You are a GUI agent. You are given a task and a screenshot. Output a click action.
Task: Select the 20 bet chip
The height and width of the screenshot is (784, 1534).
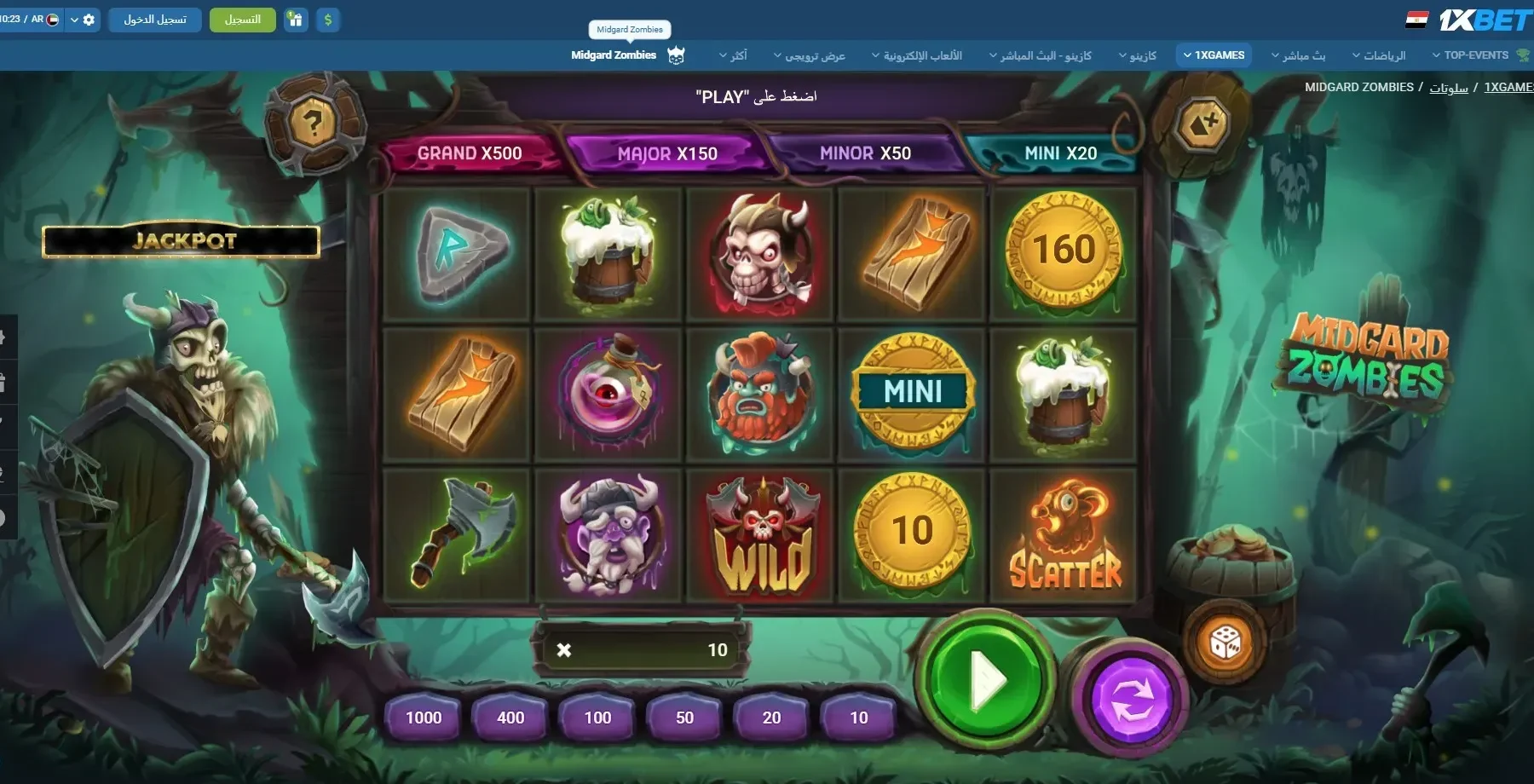771,718
